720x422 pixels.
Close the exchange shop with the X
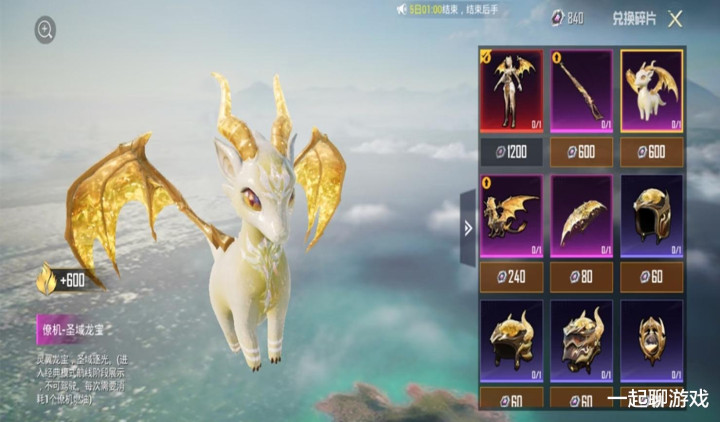[675, 18]
